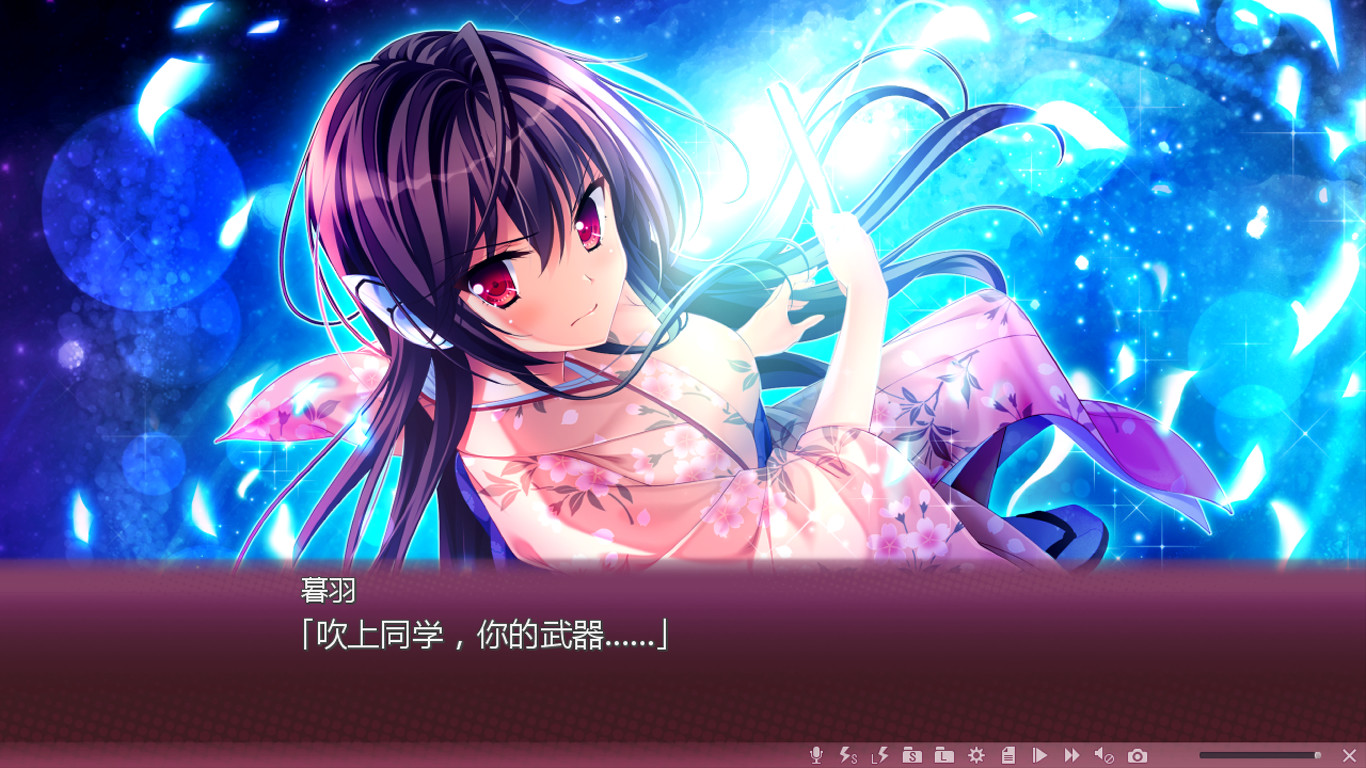Viewport: 1366px width, 768px height.
Task: Advance dialogue by clicking the text box
Action: pos(683,660)
